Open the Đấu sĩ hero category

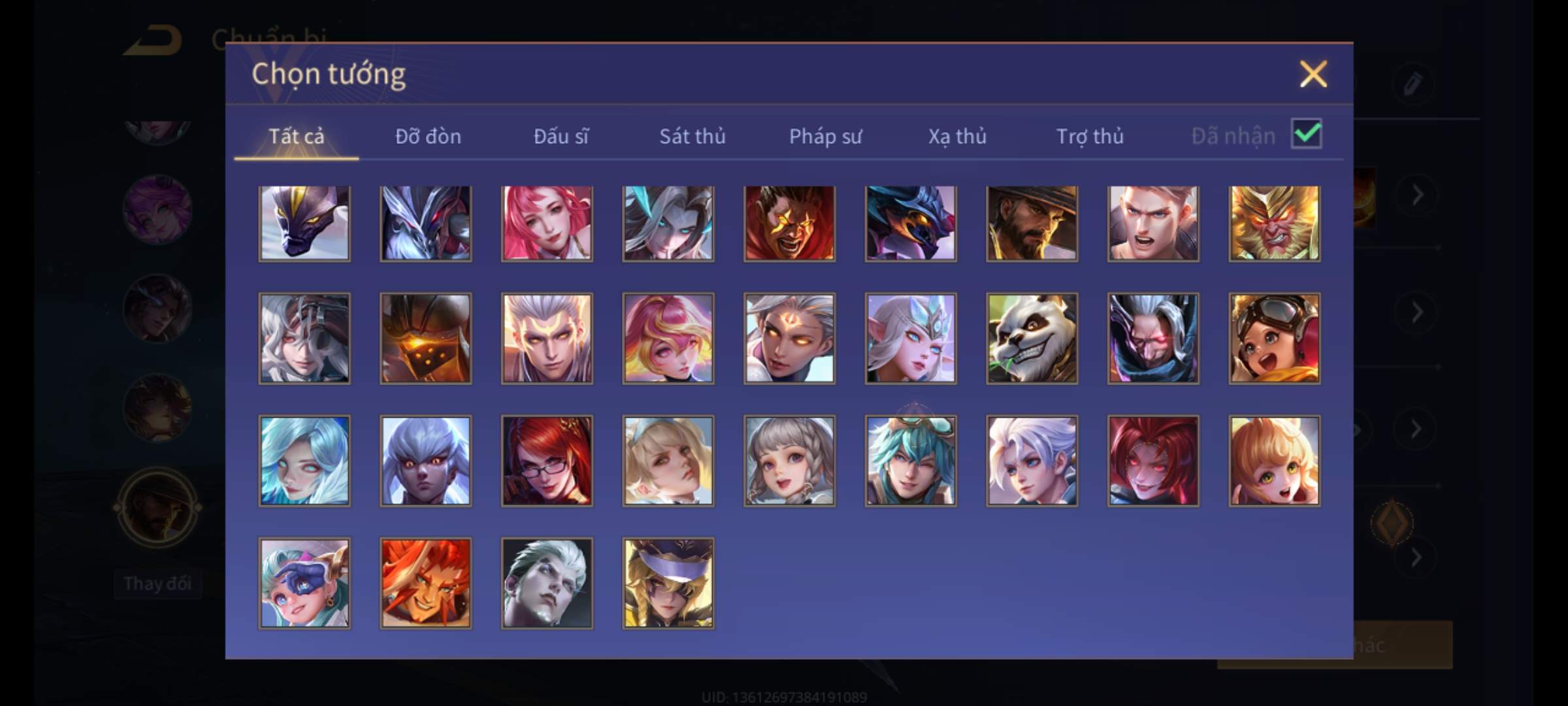(561, 136)
